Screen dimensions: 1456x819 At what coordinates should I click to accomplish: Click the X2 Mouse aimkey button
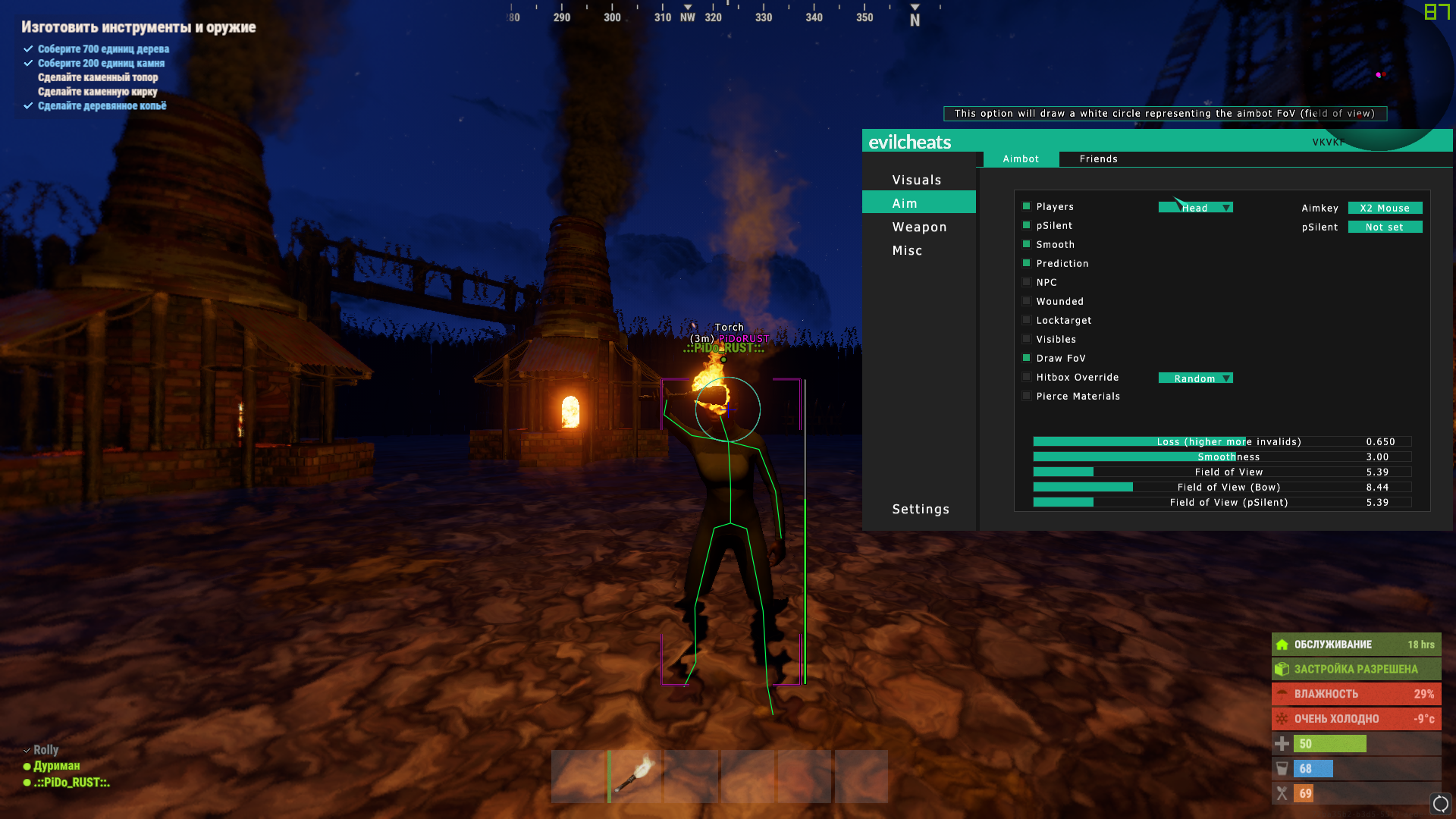pos(1385,208)
